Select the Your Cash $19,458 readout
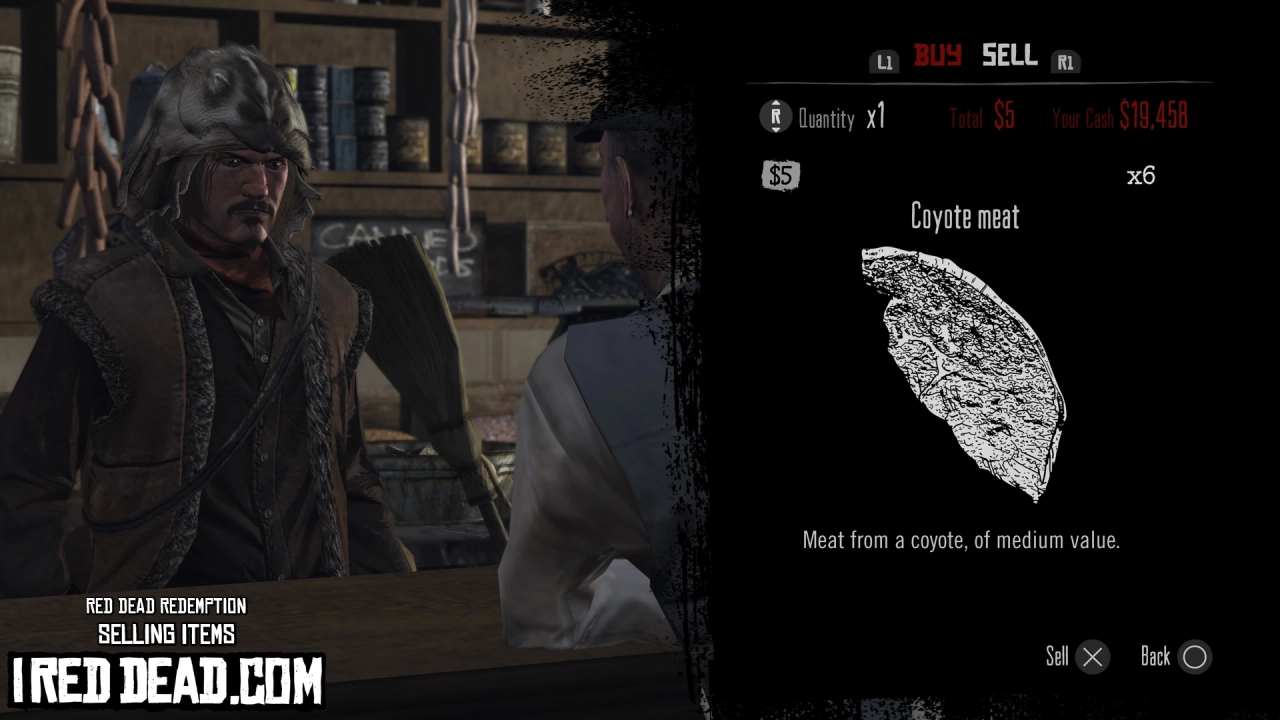The height and width of the screenshot is (720, 1280). (1121, 116)
